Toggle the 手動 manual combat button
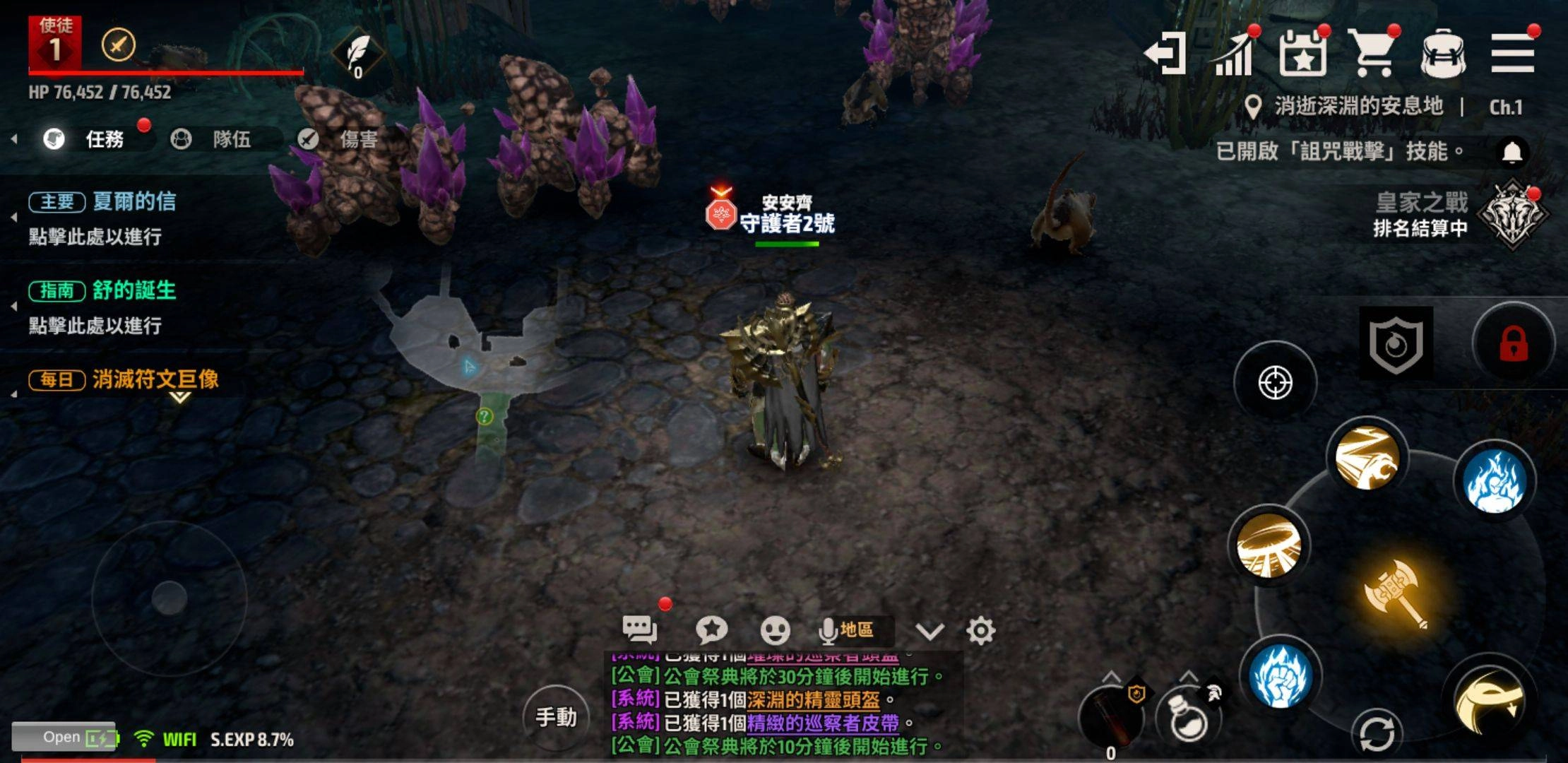This screenshot has width=1568, height=763. pyautogui.click(x=556, y=718)
